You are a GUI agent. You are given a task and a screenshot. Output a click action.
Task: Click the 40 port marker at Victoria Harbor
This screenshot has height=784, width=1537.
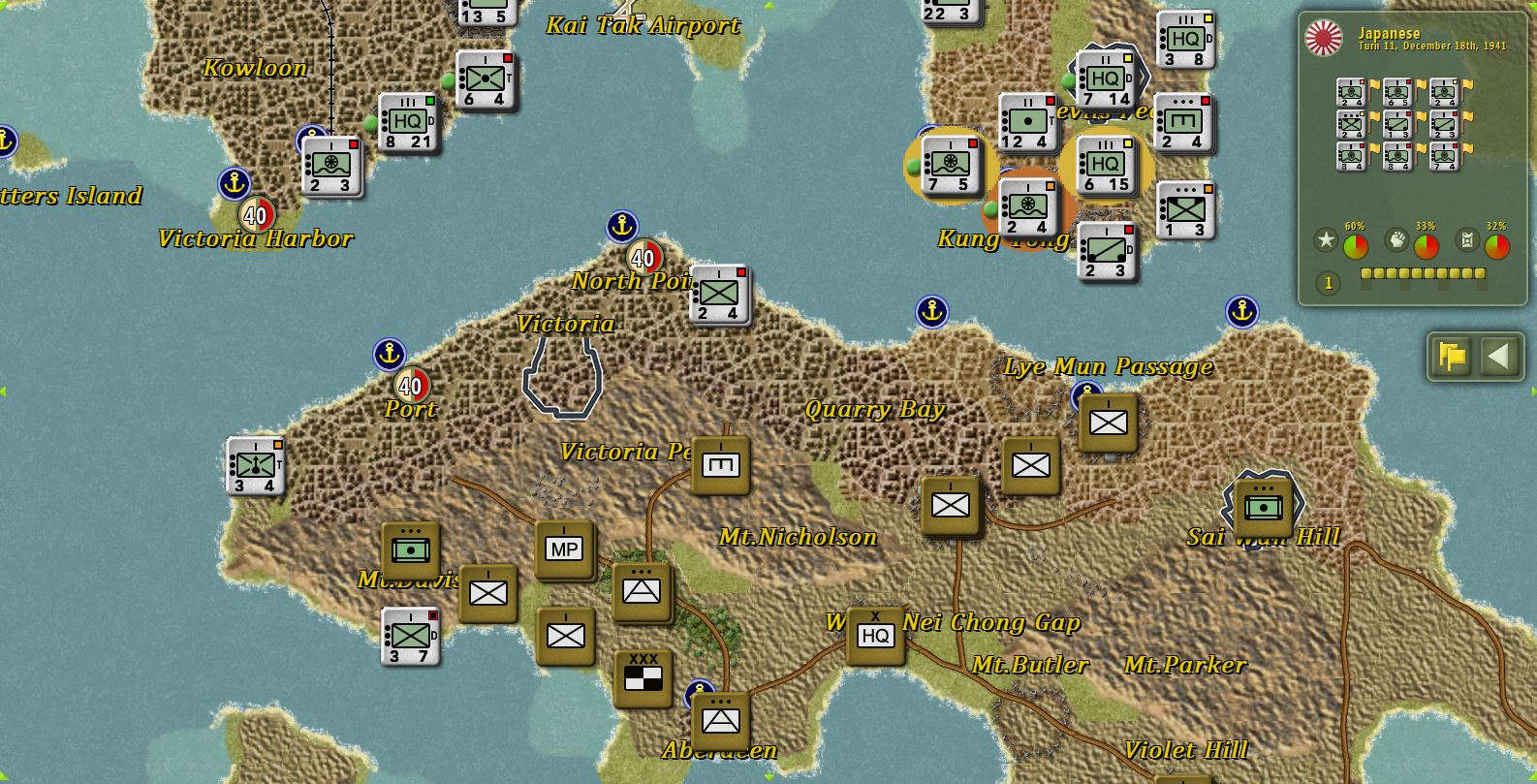pyautogui.click(x=256, y=215)
